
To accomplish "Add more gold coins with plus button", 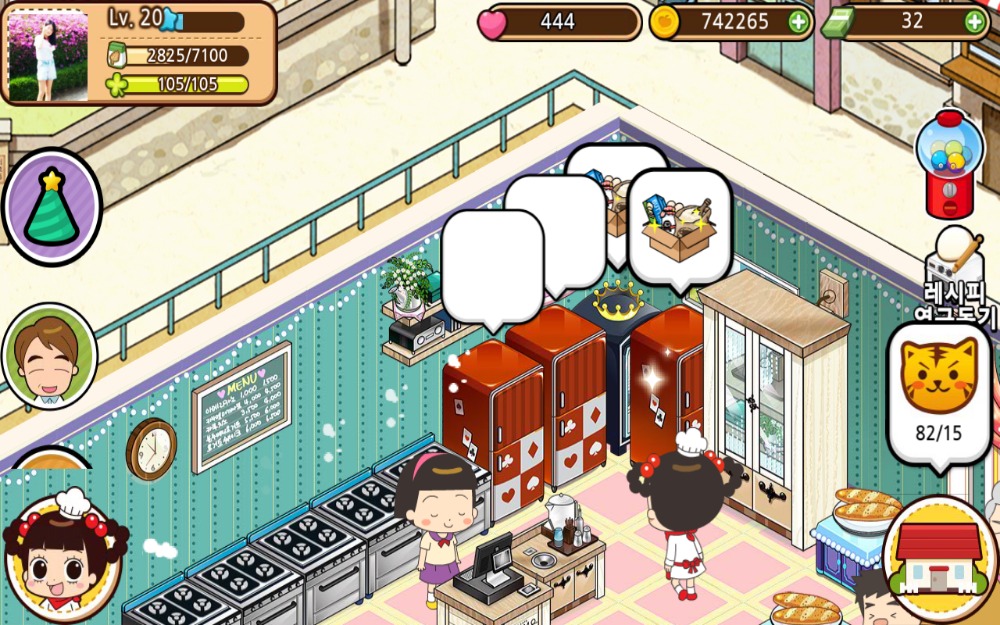I will tap(798, 22).
